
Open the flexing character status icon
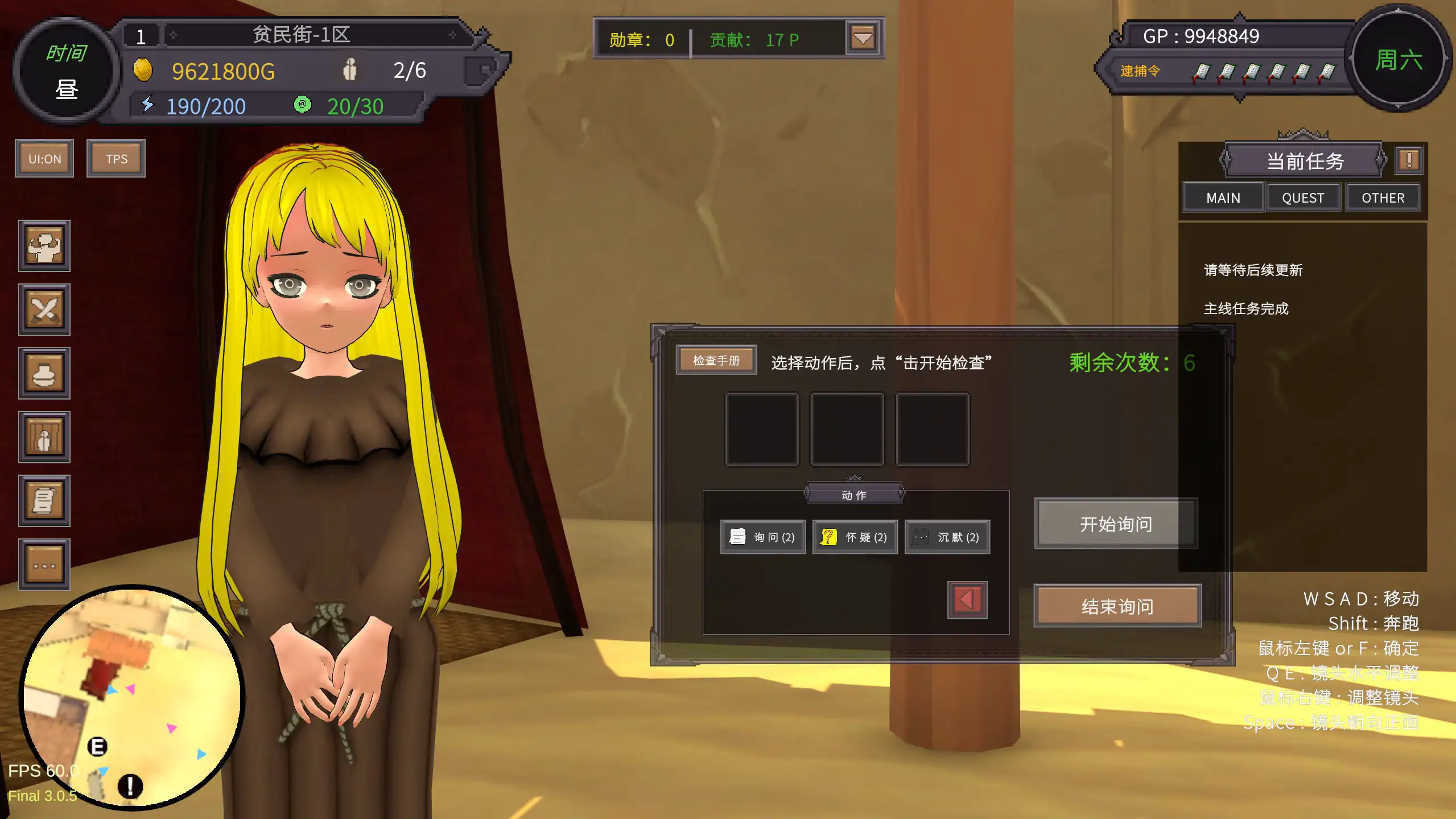(x=44, y=246)
